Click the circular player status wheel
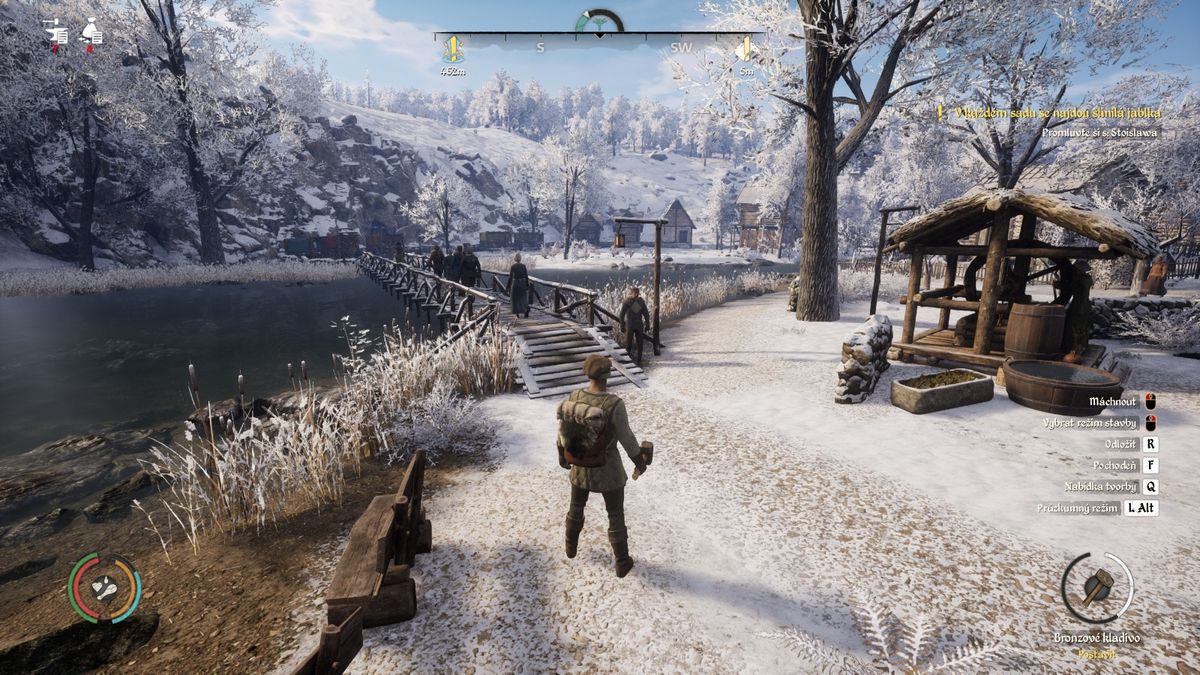Viewport: 1200px width, 675px height. click(x=104, y=588)
